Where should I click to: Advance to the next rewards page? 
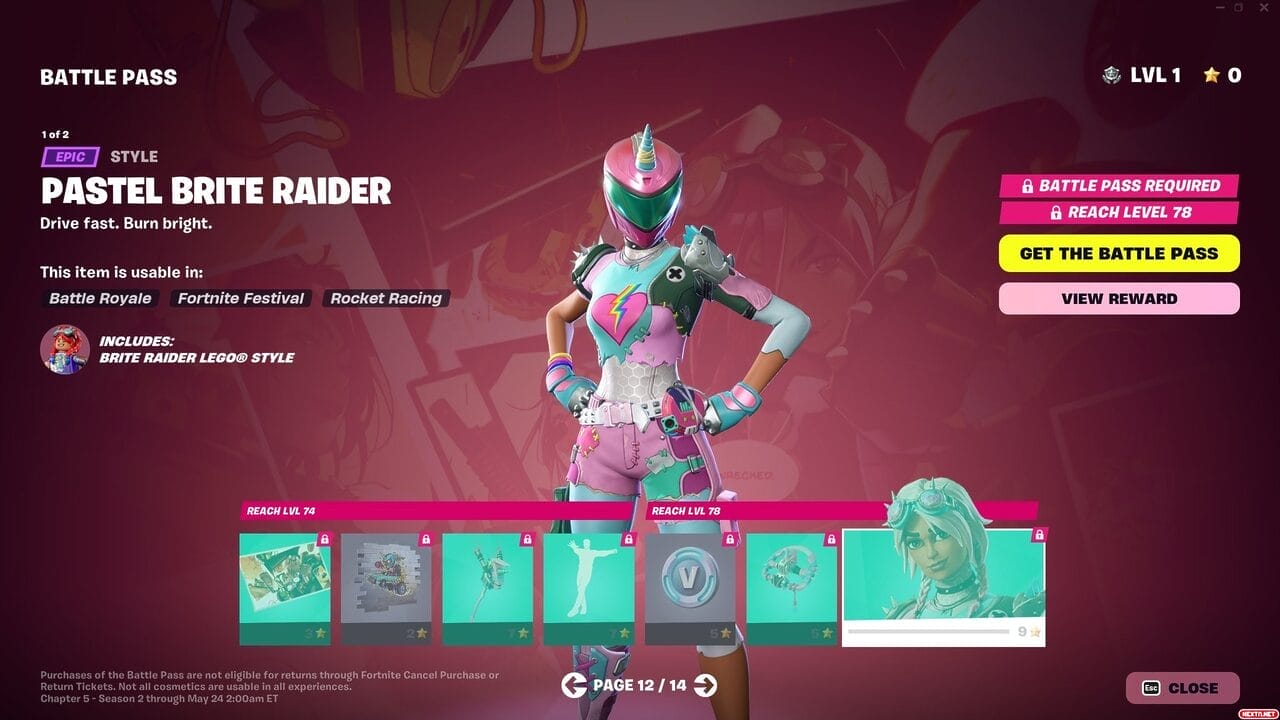click(705, 685)
